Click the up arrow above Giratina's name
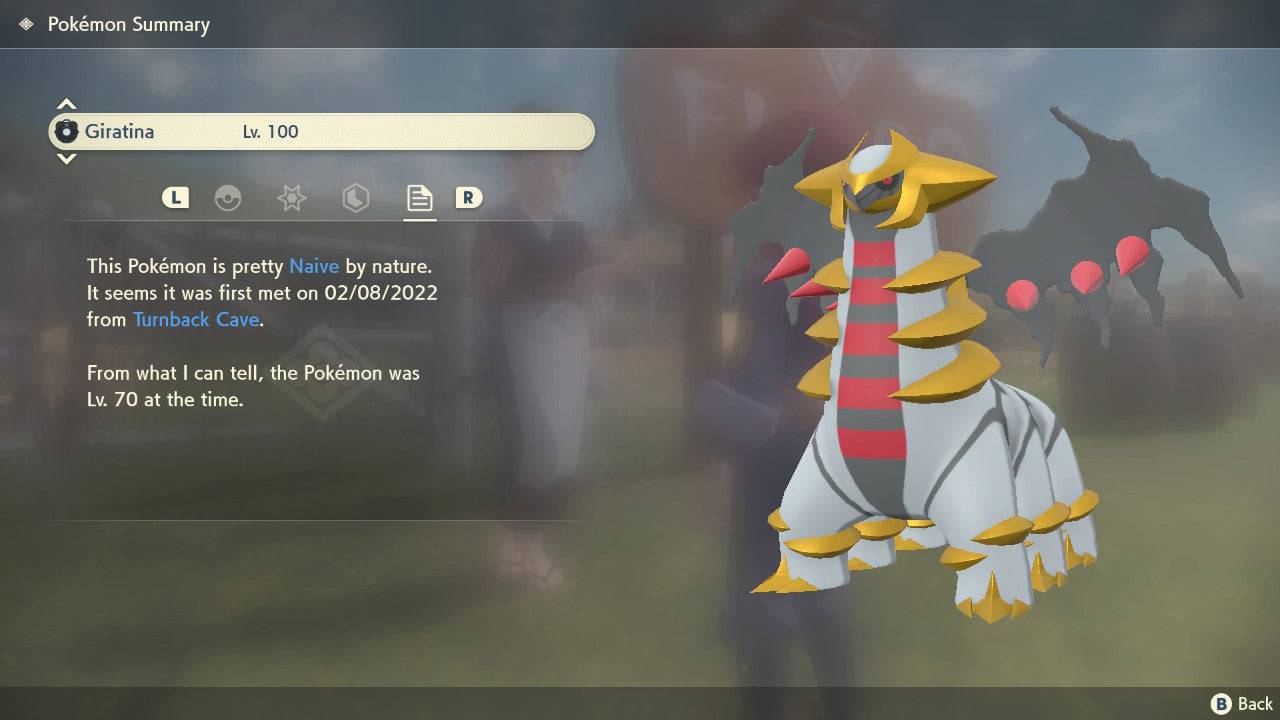Viewport: 1280px width, 720px height. 66,103
